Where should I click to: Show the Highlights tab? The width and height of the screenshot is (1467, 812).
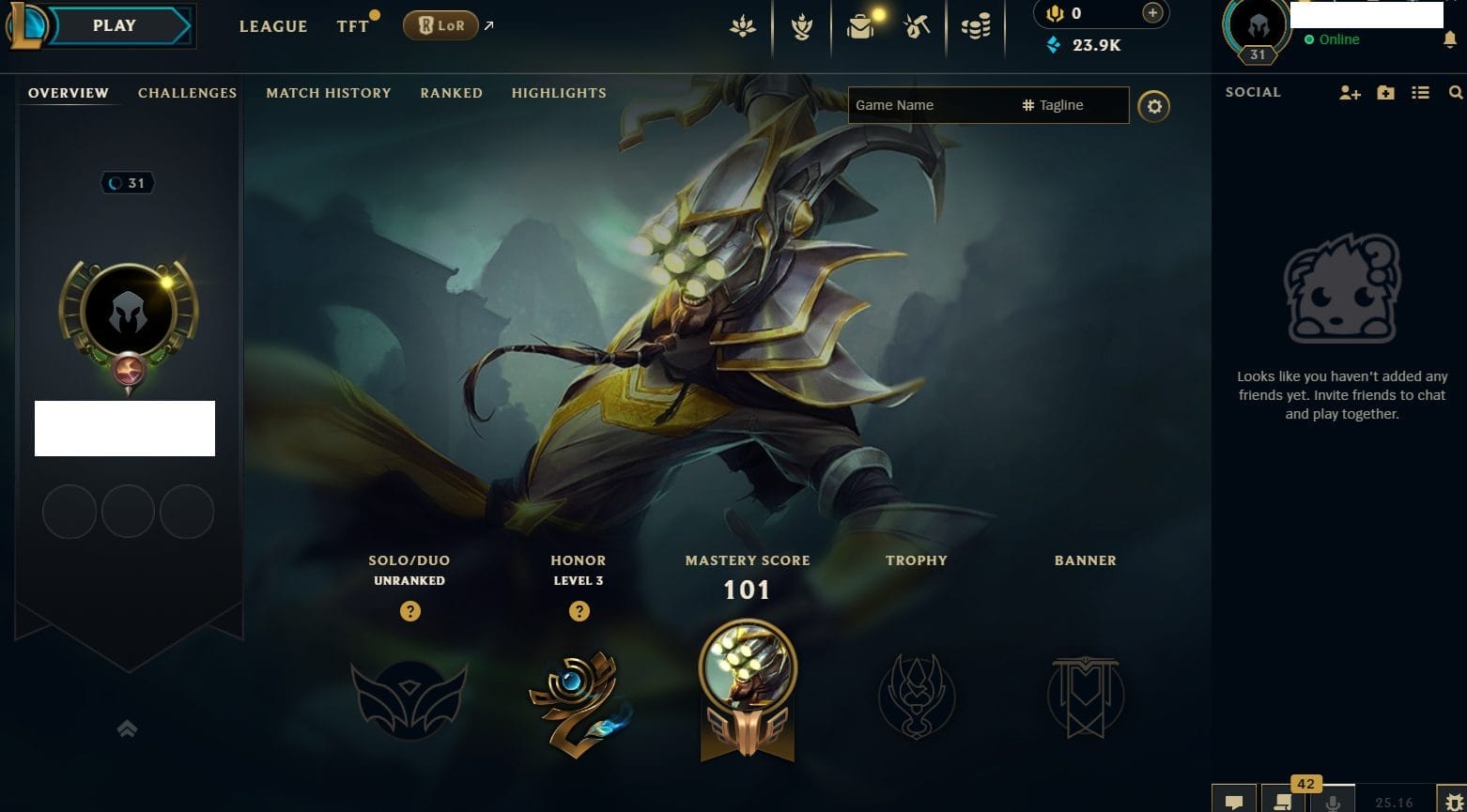(559, 93)
